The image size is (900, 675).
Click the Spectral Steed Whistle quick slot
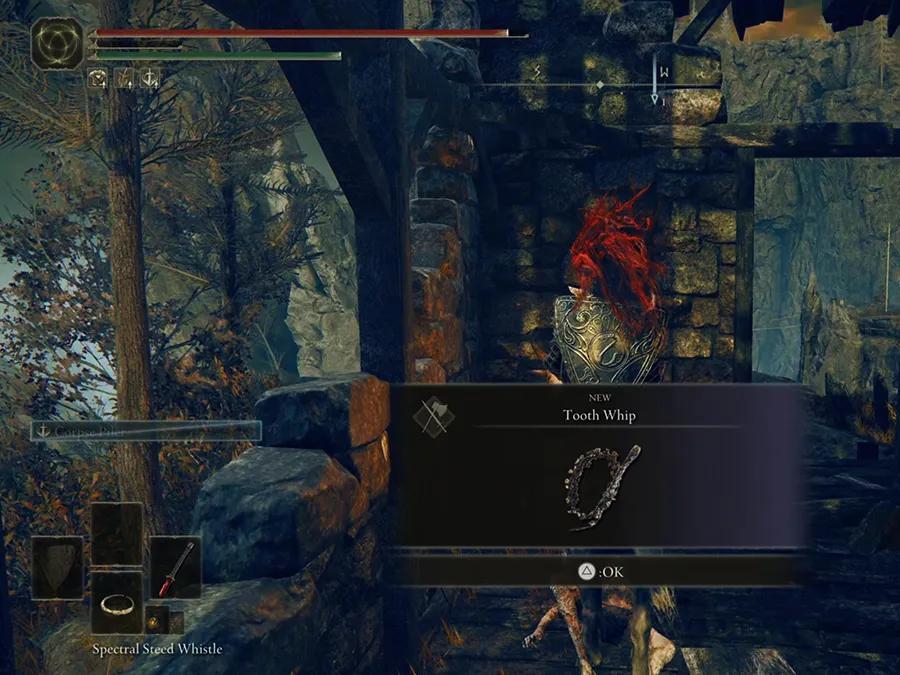pos(117,601)
